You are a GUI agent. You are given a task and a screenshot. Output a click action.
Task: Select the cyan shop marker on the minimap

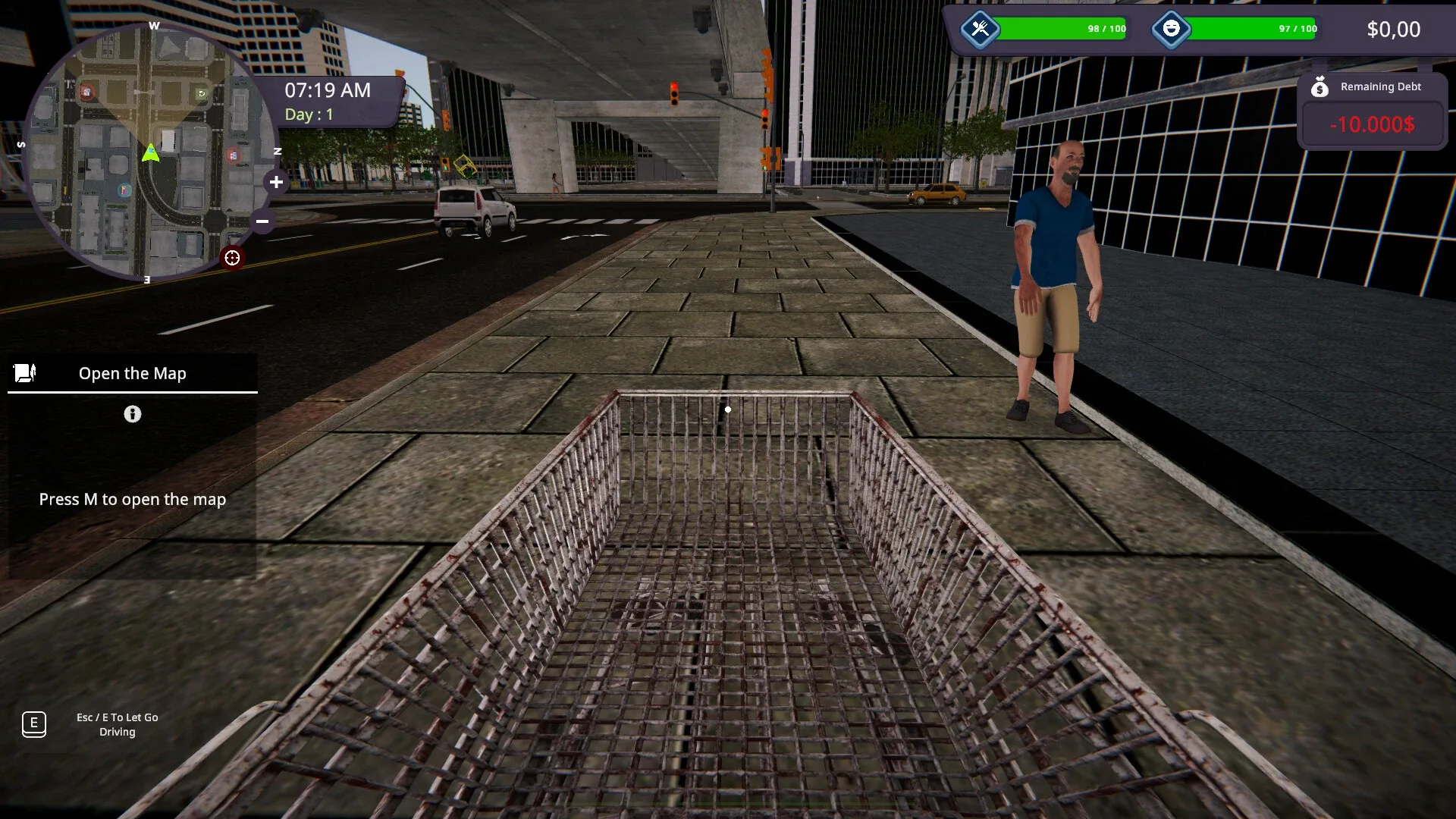tap(124, 190)
